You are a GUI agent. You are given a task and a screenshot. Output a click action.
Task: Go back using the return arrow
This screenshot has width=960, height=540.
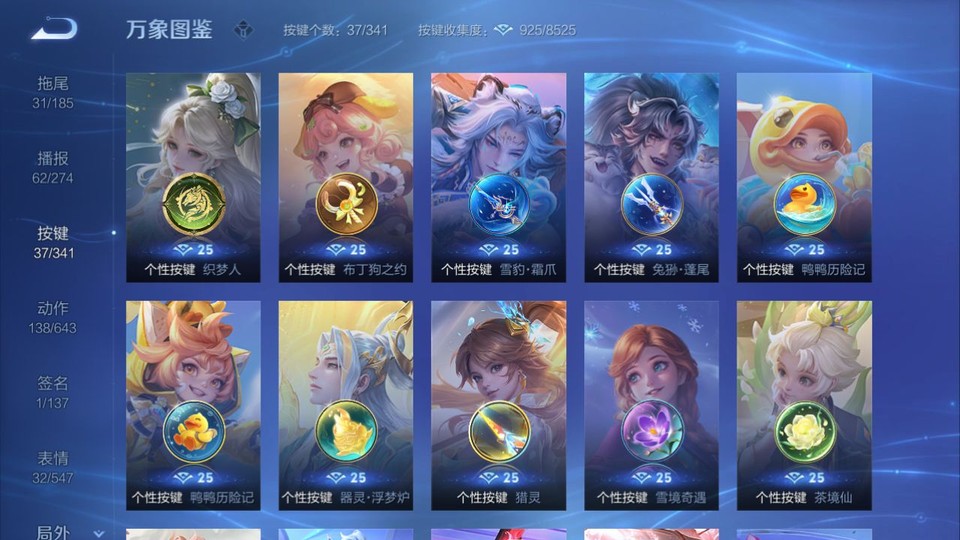pos(54,29)
